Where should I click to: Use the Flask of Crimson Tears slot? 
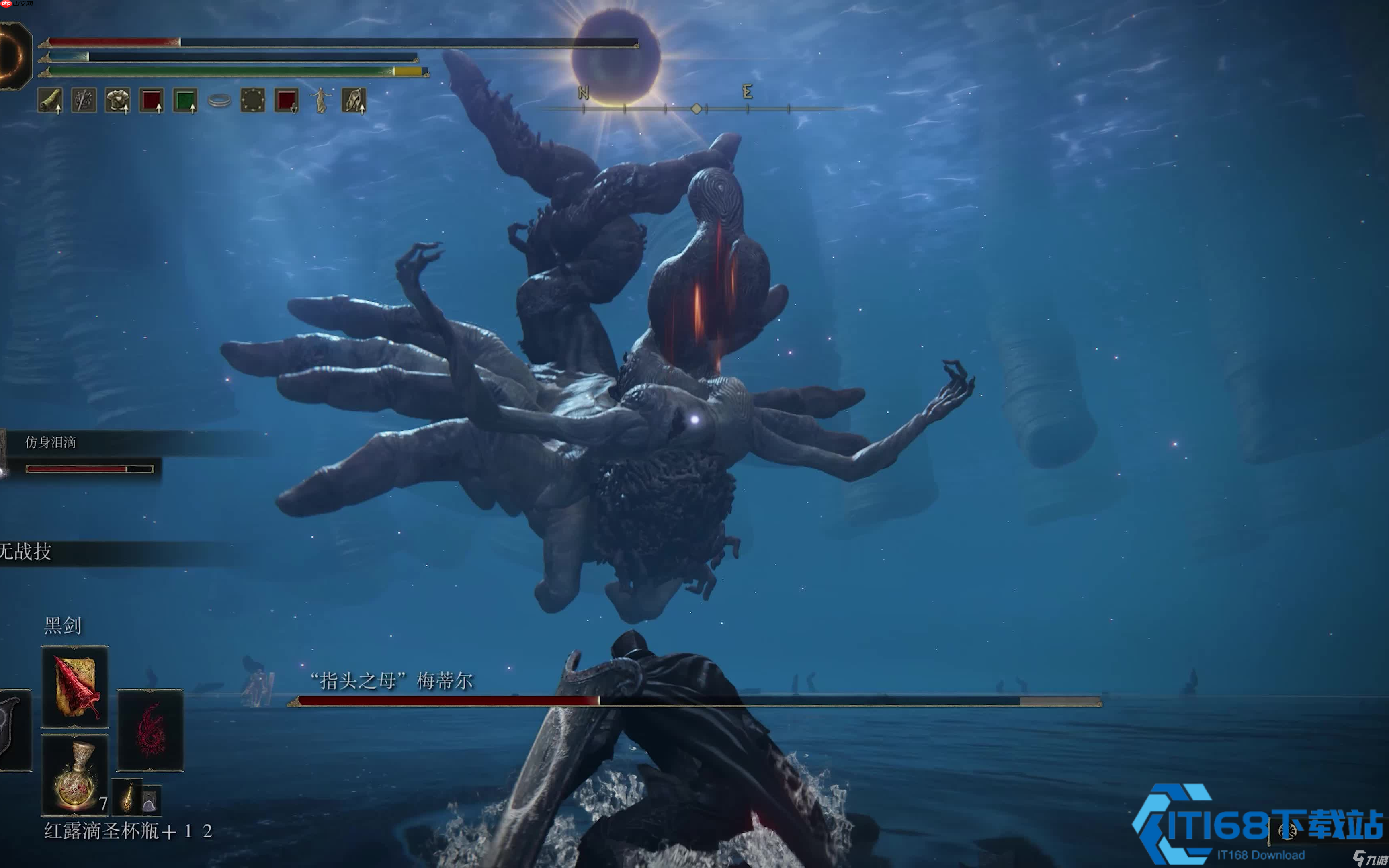[x=75, y=775]
